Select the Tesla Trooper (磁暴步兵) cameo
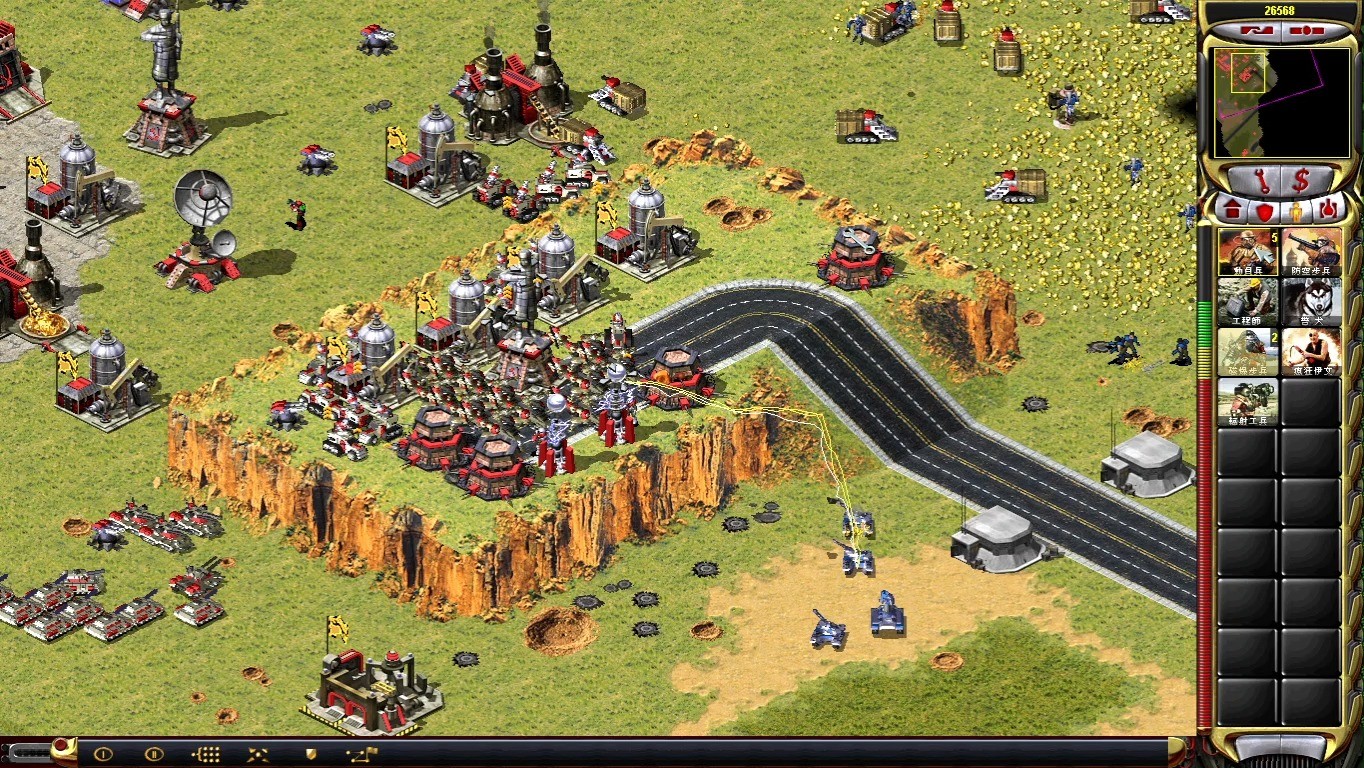The width and height of the screenshot is (1364, 768). click(x=1247, y=352)
